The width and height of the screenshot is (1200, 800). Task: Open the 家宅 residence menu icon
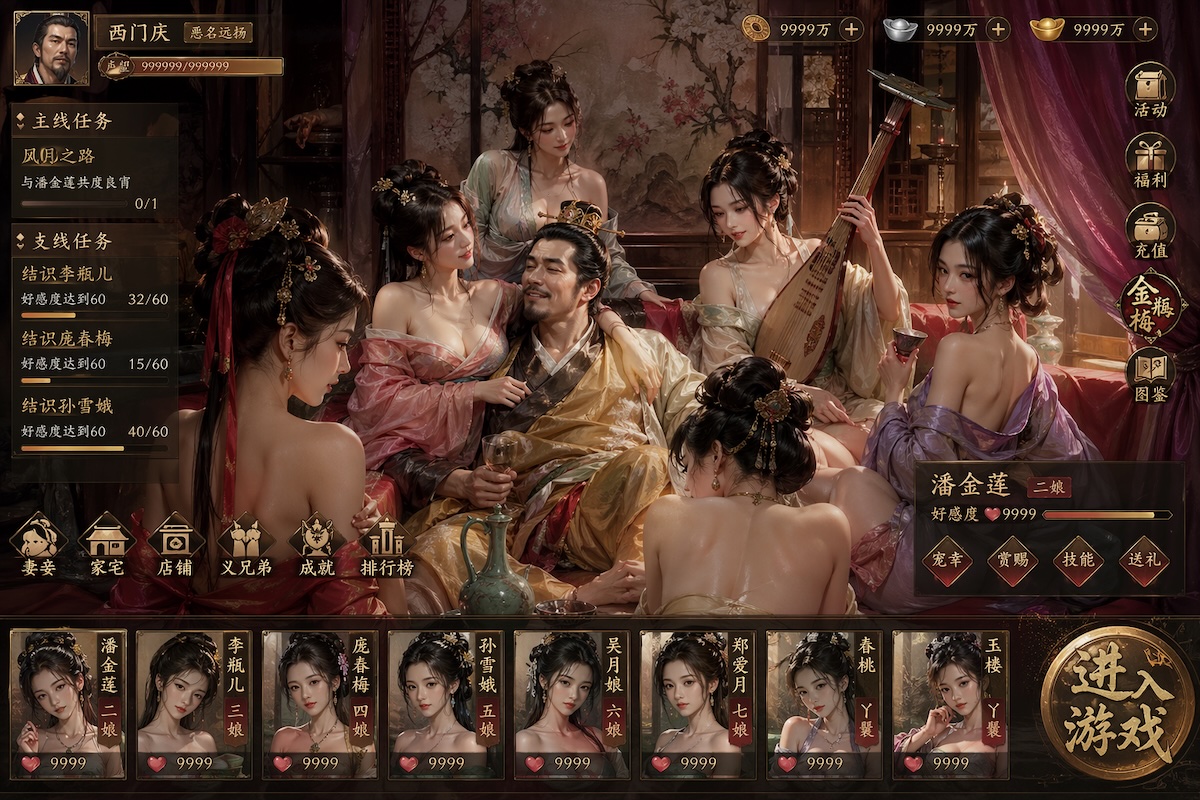106,545
